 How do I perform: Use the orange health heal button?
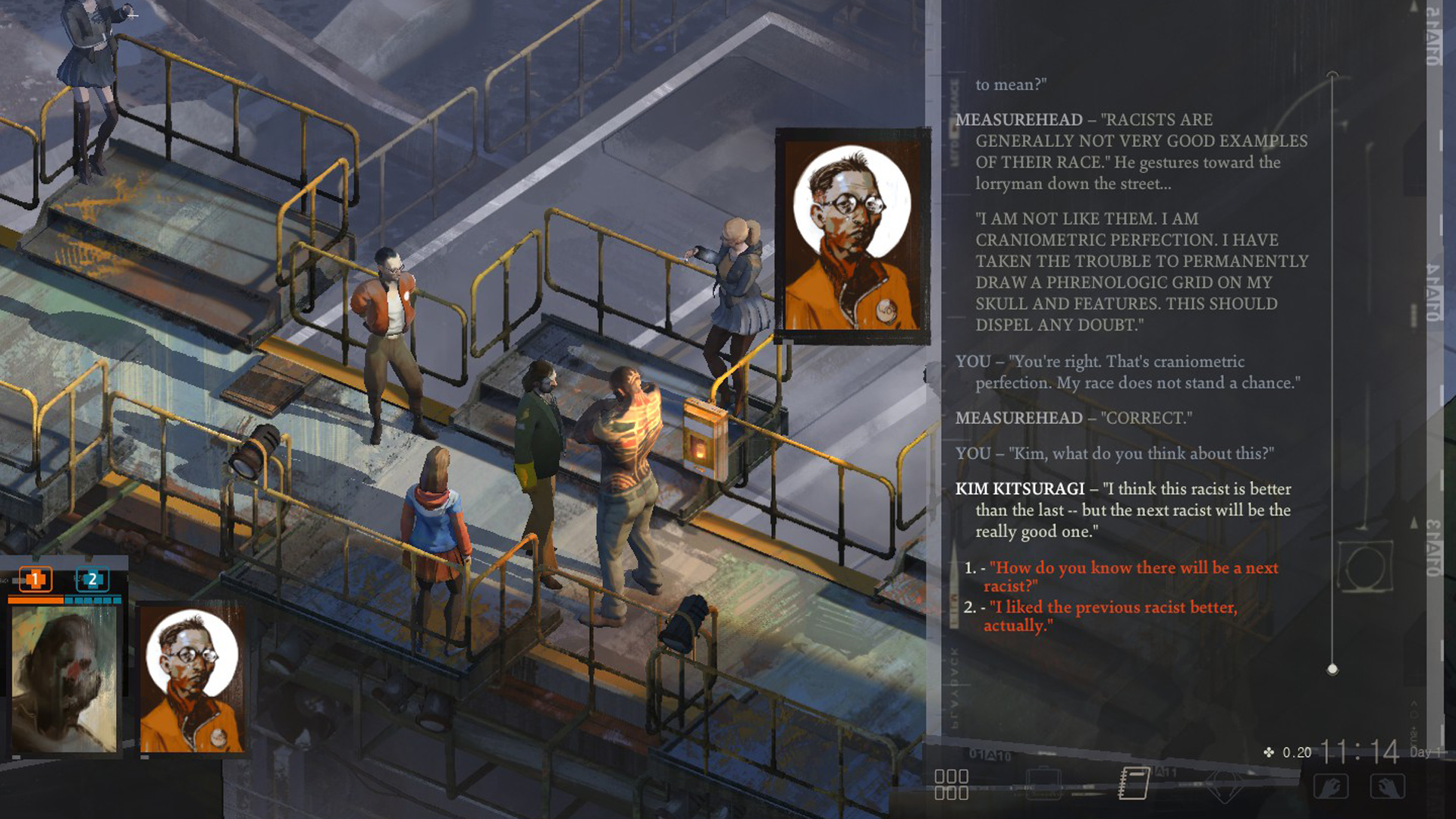pos(35,580)
